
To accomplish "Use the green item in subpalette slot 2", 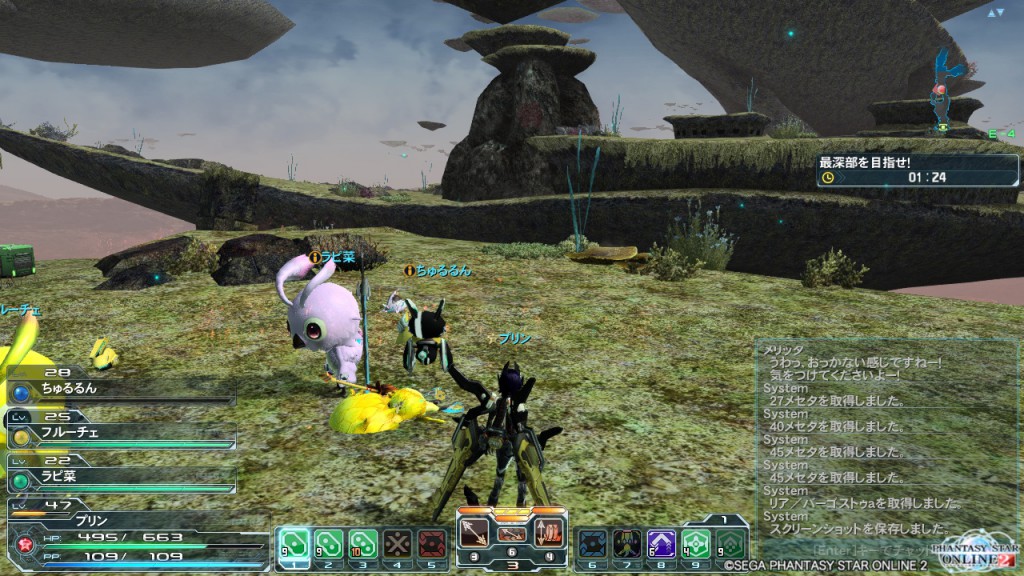I will (328, 543).
